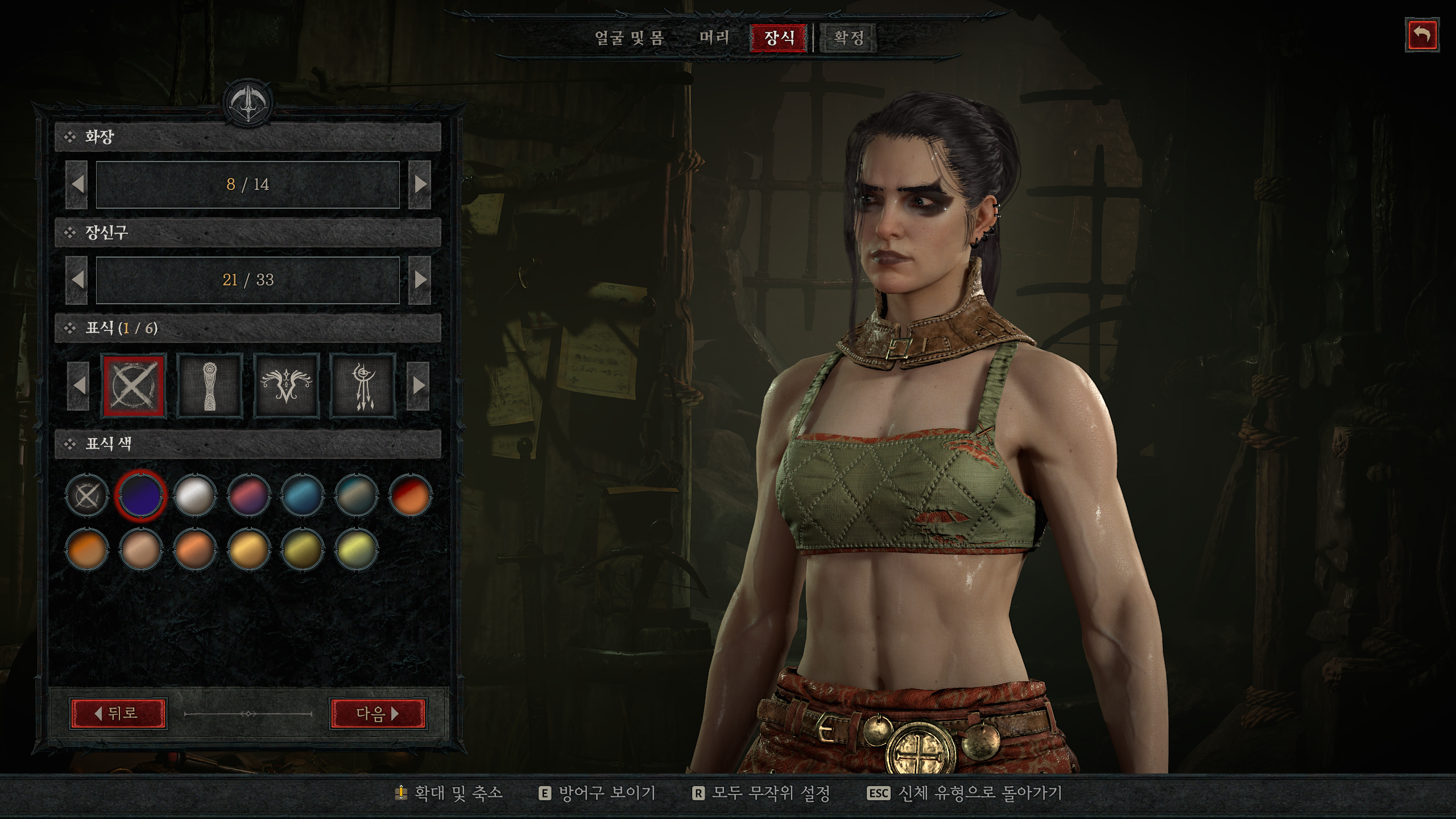Select the 장식 tab

pyautogui.click(x=779, y=38)
